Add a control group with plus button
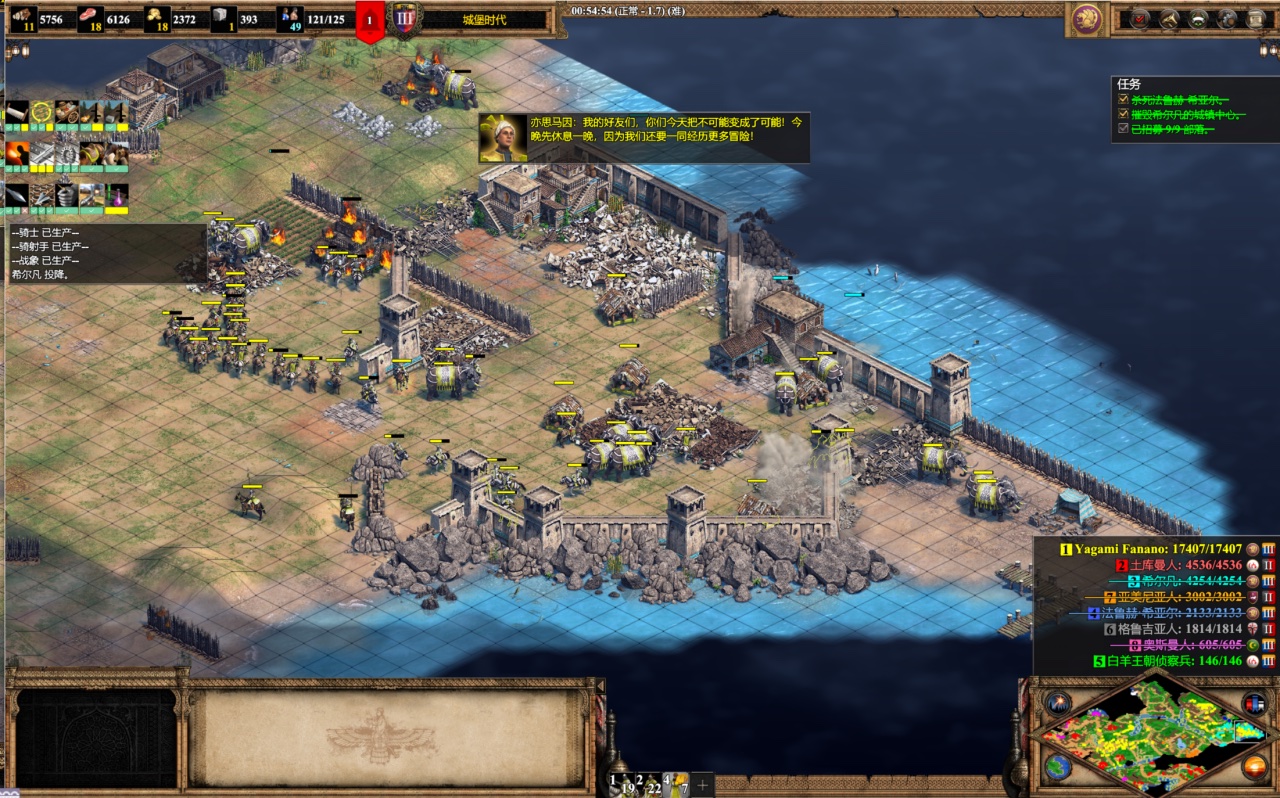This screenshot has height=798, width=1280. 702,785
